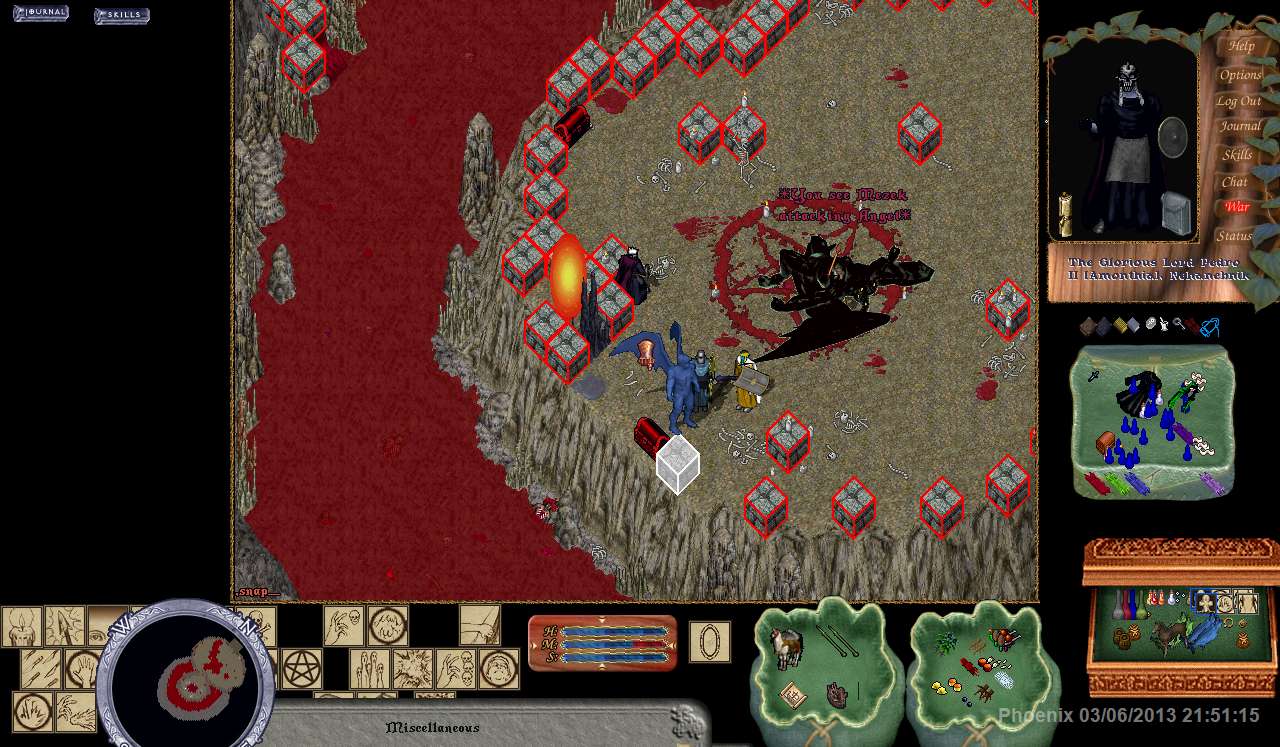Click the Log Out button

(x=1238, y=101)
